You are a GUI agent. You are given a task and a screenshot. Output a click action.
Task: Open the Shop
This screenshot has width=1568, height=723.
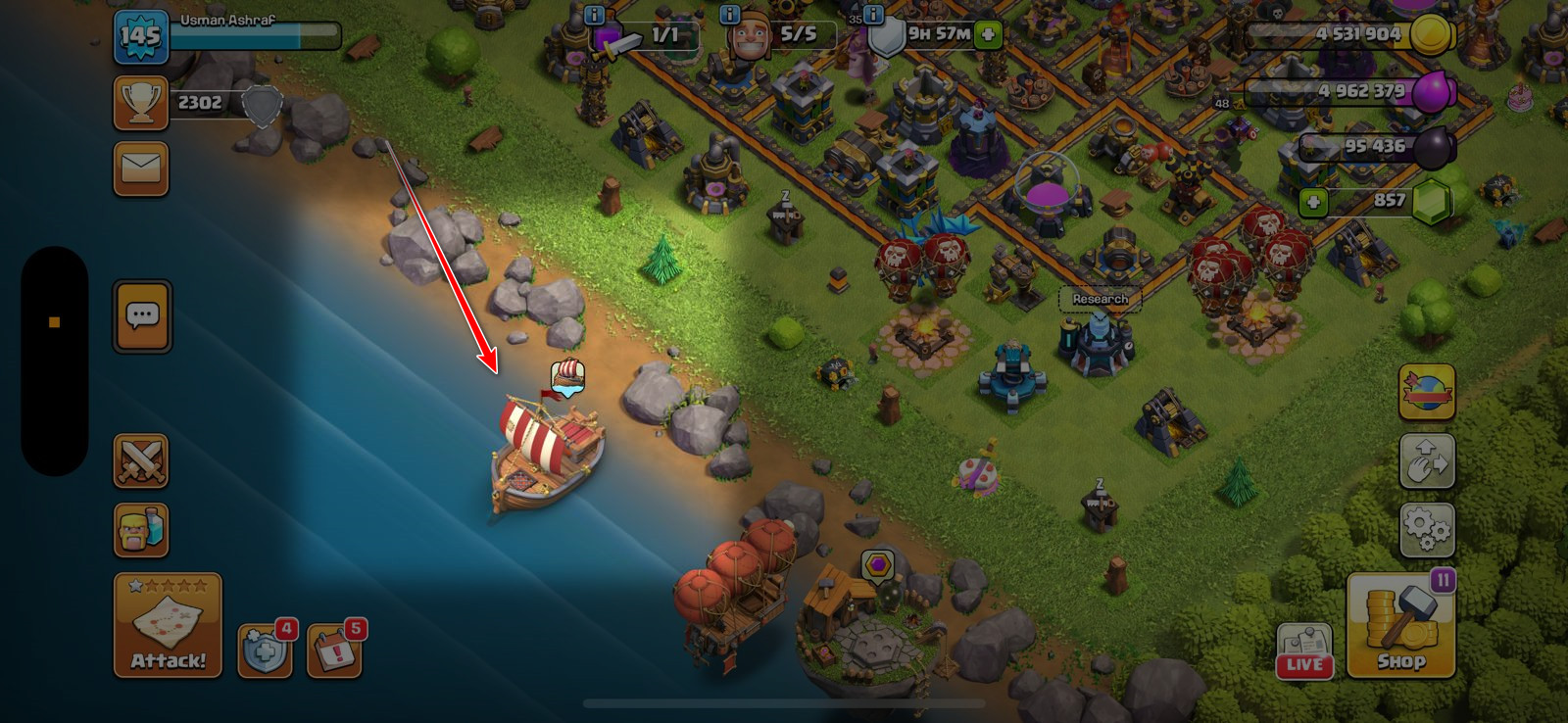point(1401,627)
